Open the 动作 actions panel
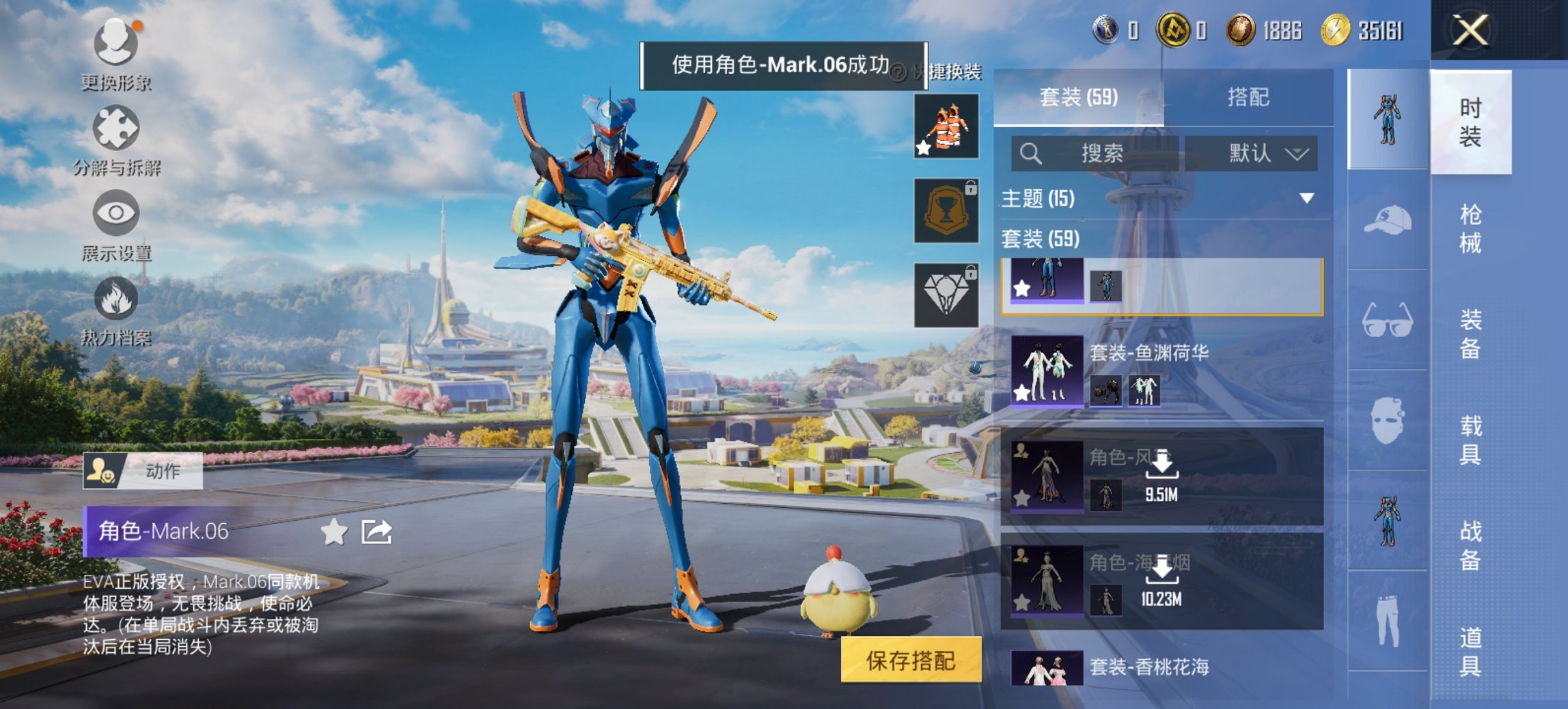Image resolution: width=1568 pixels, height=709 pixels. coord(142,471)
